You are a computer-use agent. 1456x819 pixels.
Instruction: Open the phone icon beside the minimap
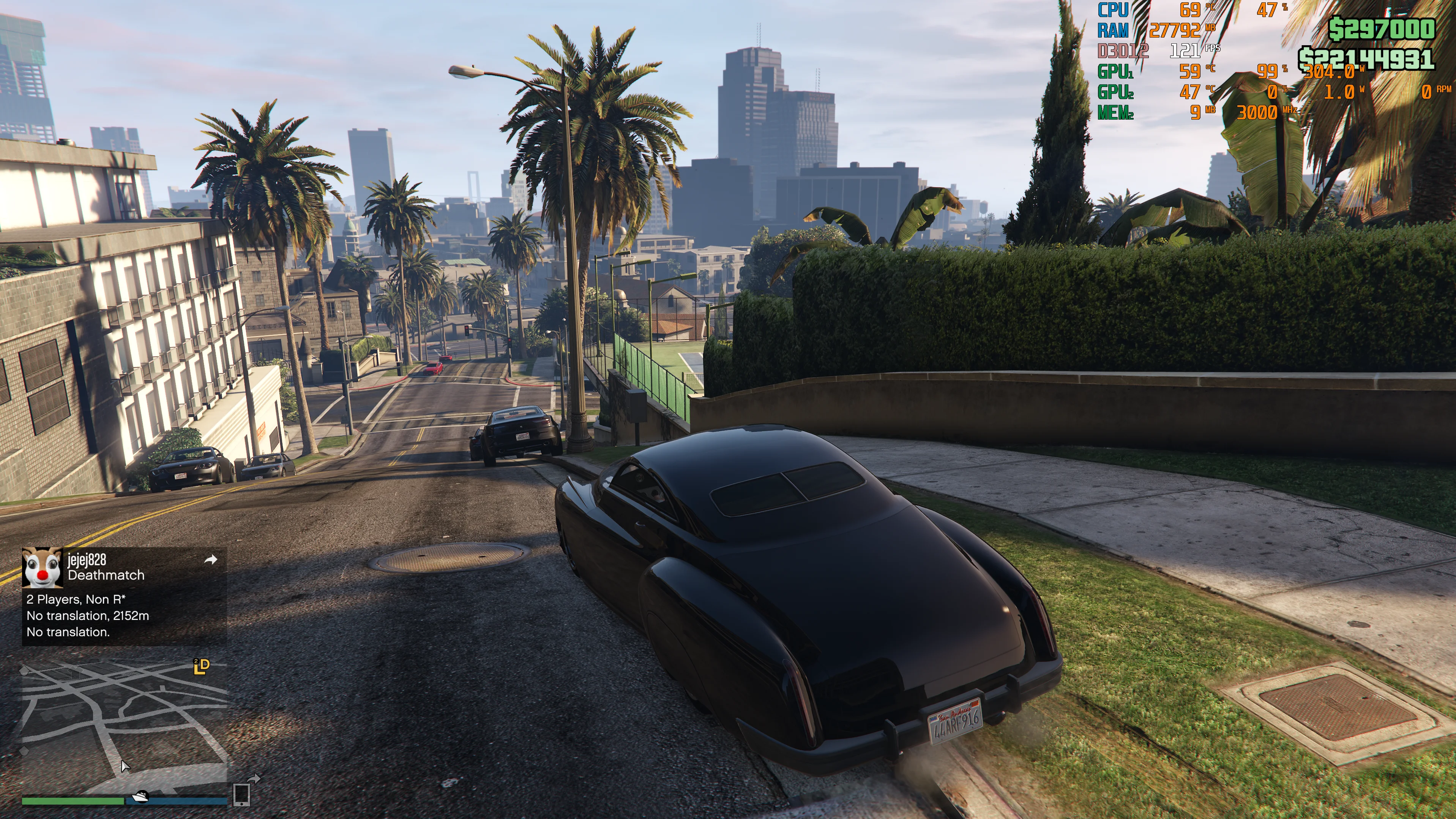tap(242, 794)
